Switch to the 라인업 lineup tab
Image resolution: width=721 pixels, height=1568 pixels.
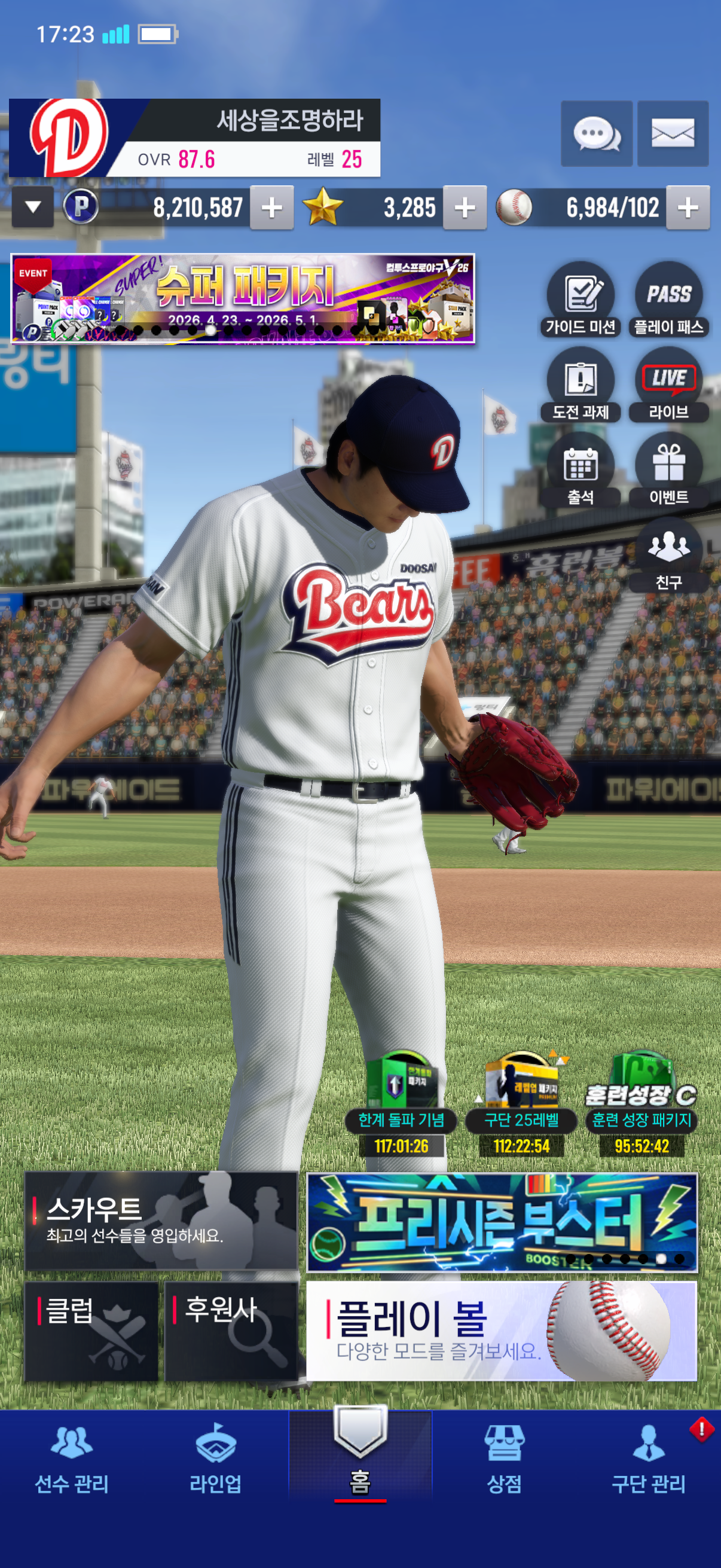[x=215, y=1460]
